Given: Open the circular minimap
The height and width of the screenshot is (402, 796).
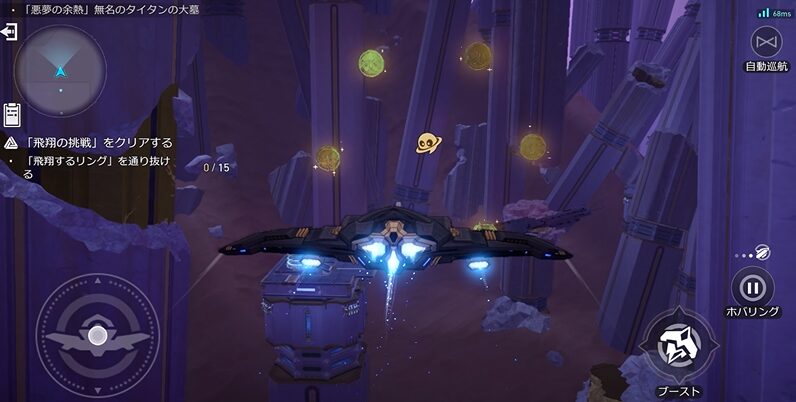Looking at the screenshot, I should [x=60, y=70].
